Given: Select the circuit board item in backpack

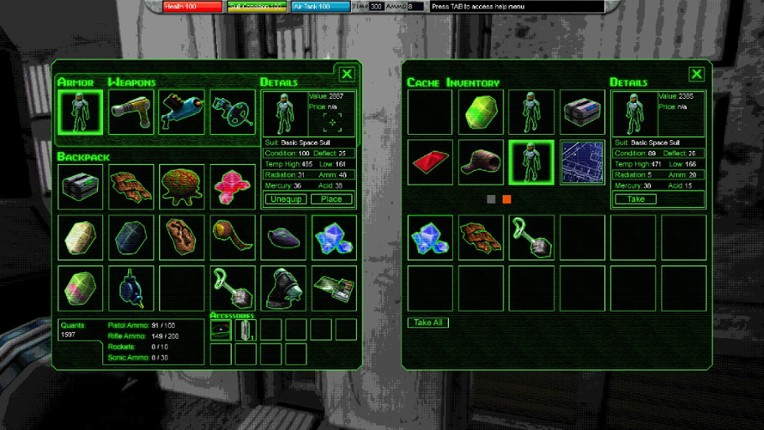Looking at the screenshot, I should [332, 287].
